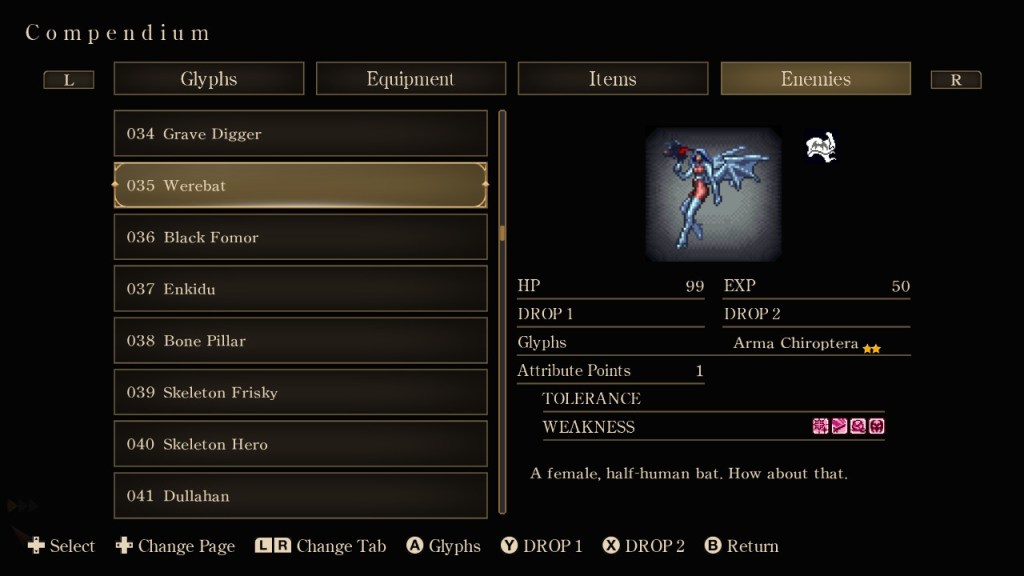Image resolution: width=1024 pixels, height=576 pixels.
Task: Select the 037 Enkidu entry
Action: tap(301, 289)
